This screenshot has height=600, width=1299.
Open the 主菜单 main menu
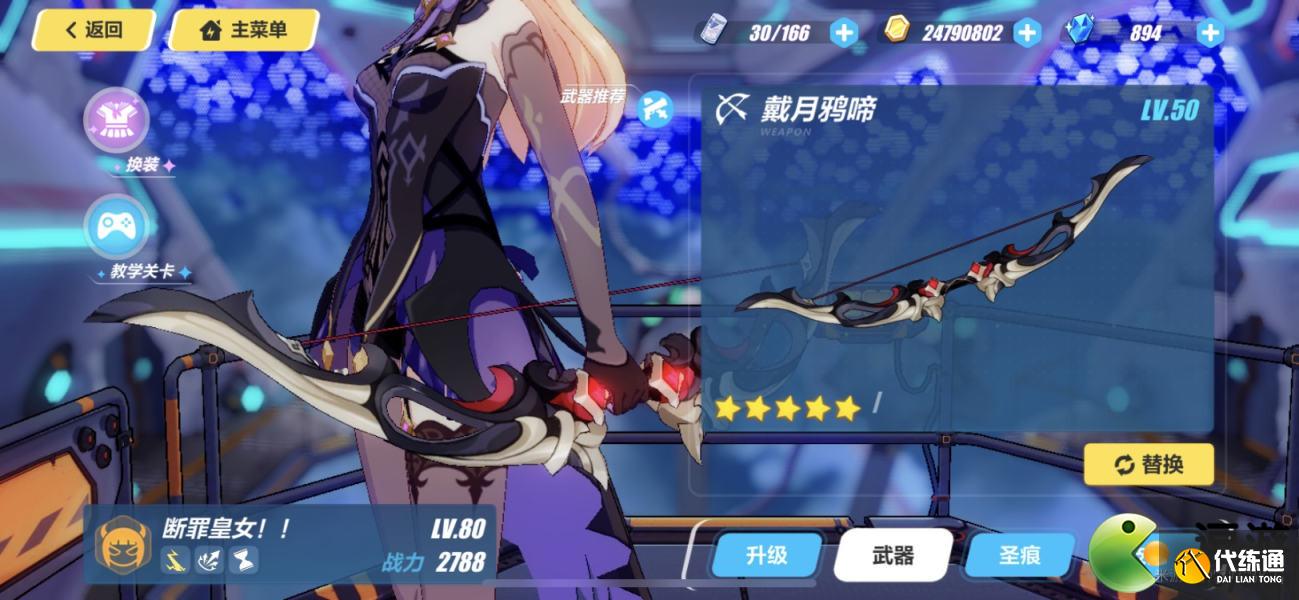click(x=244, y=30)
